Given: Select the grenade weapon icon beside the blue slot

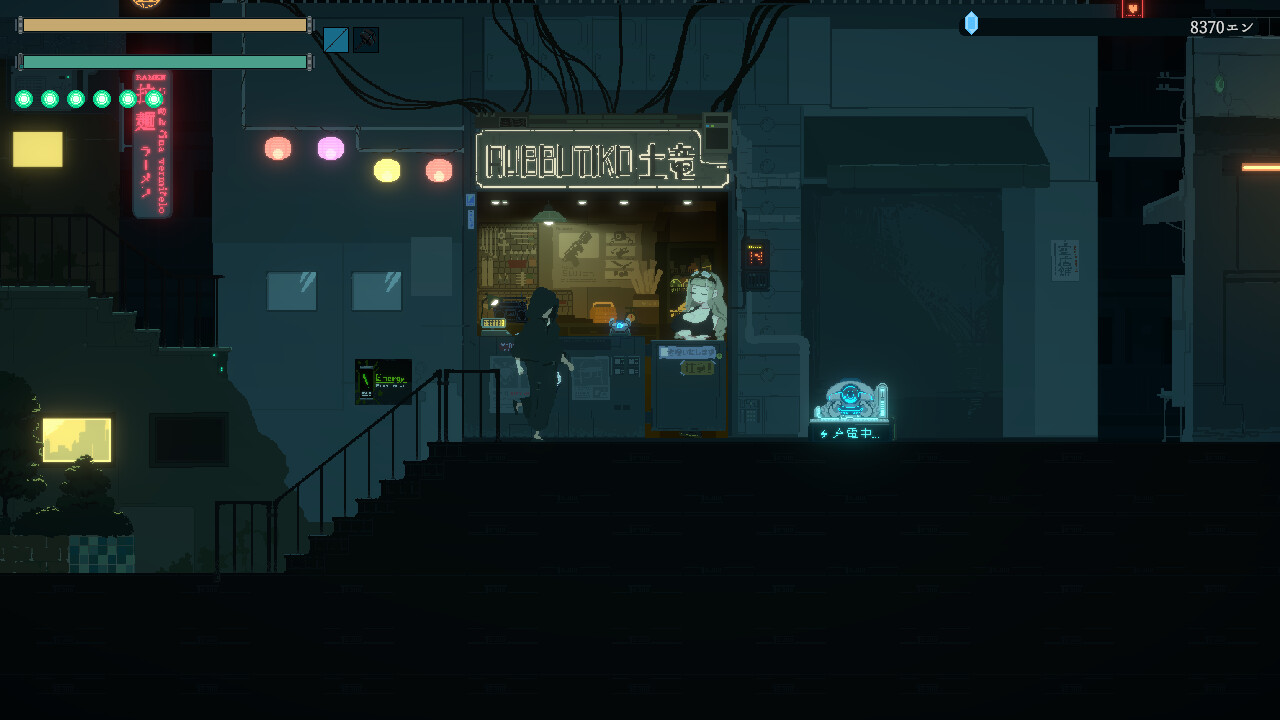Looking at the screenshot, I should click(x=366, y=40).
